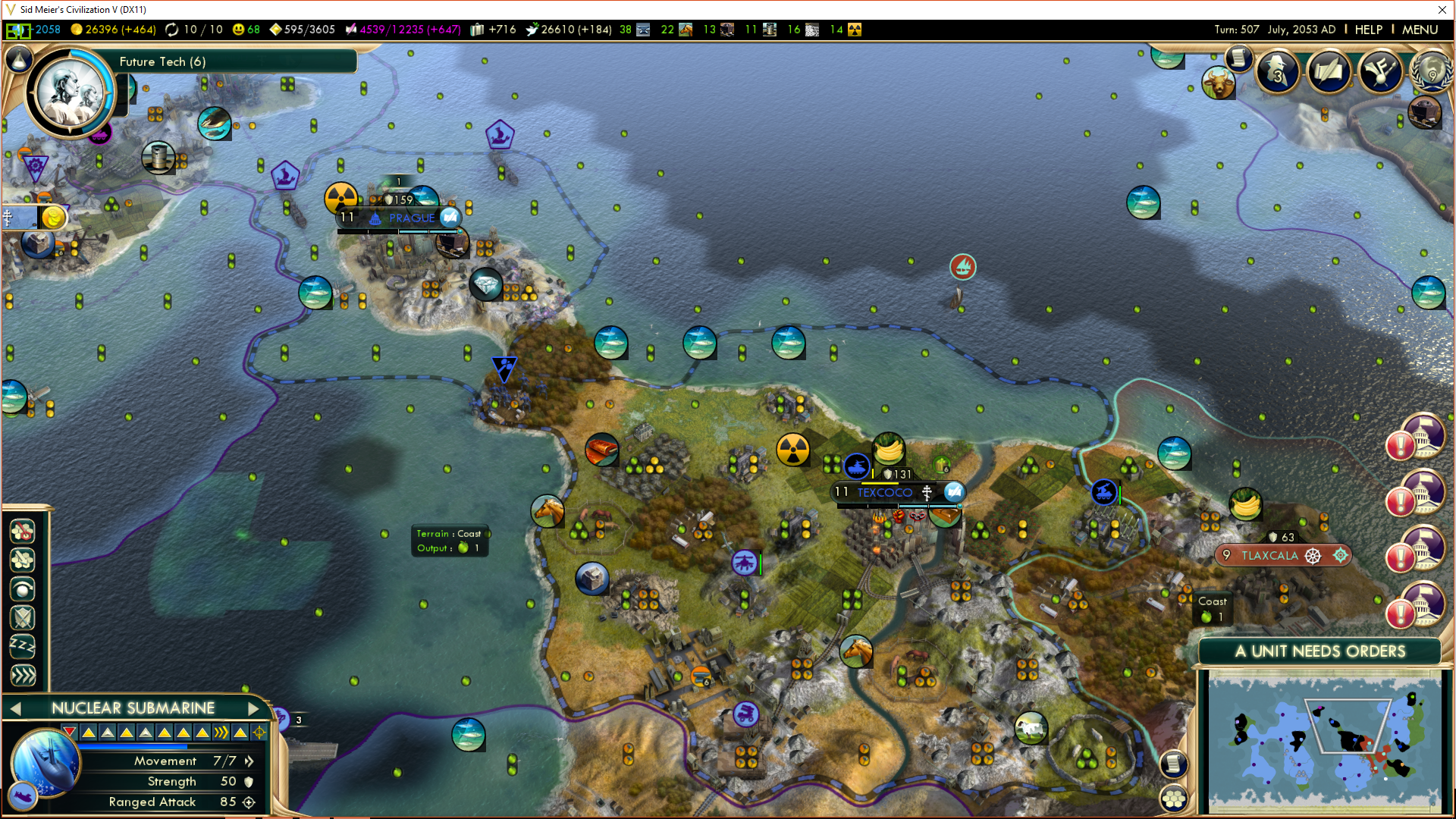Toggle strategic view near the minimap
Viewport: 1456px width, 819px height.
(1173, 798)
